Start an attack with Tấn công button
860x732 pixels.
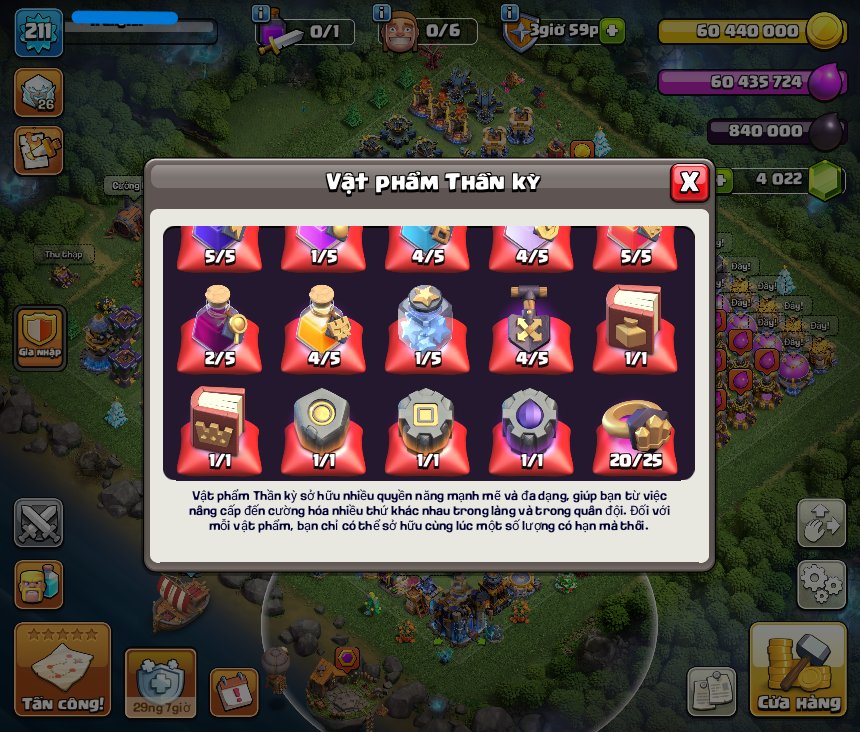pos(62,670)
